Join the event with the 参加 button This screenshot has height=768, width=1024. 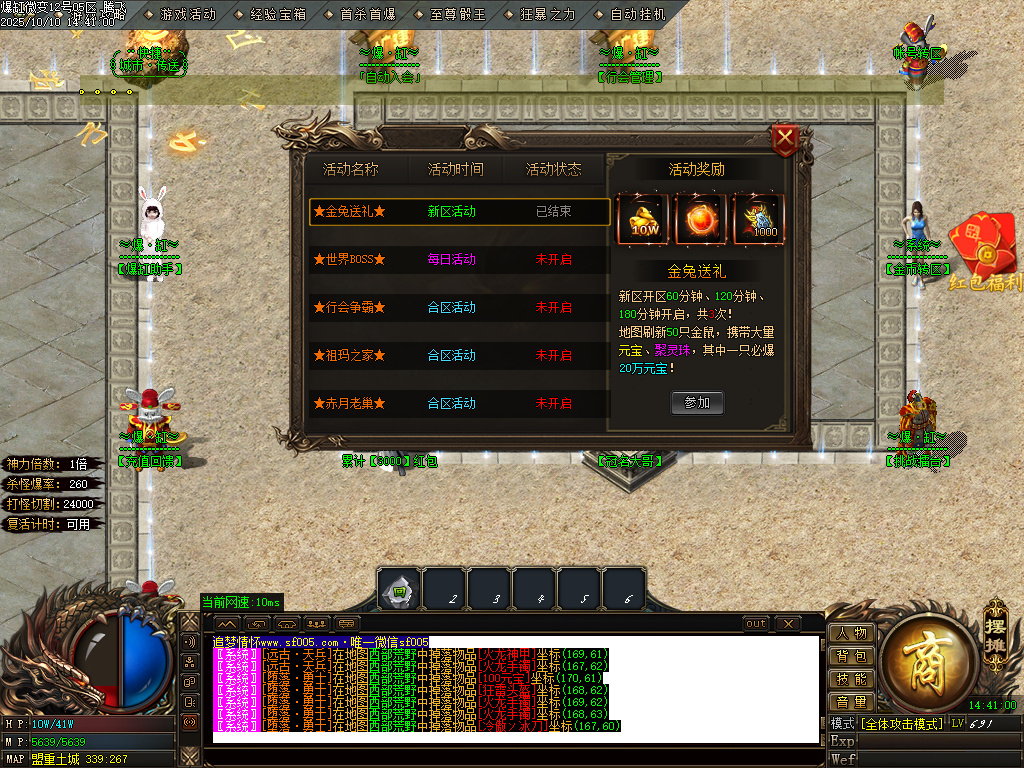[x=697, y=402]
